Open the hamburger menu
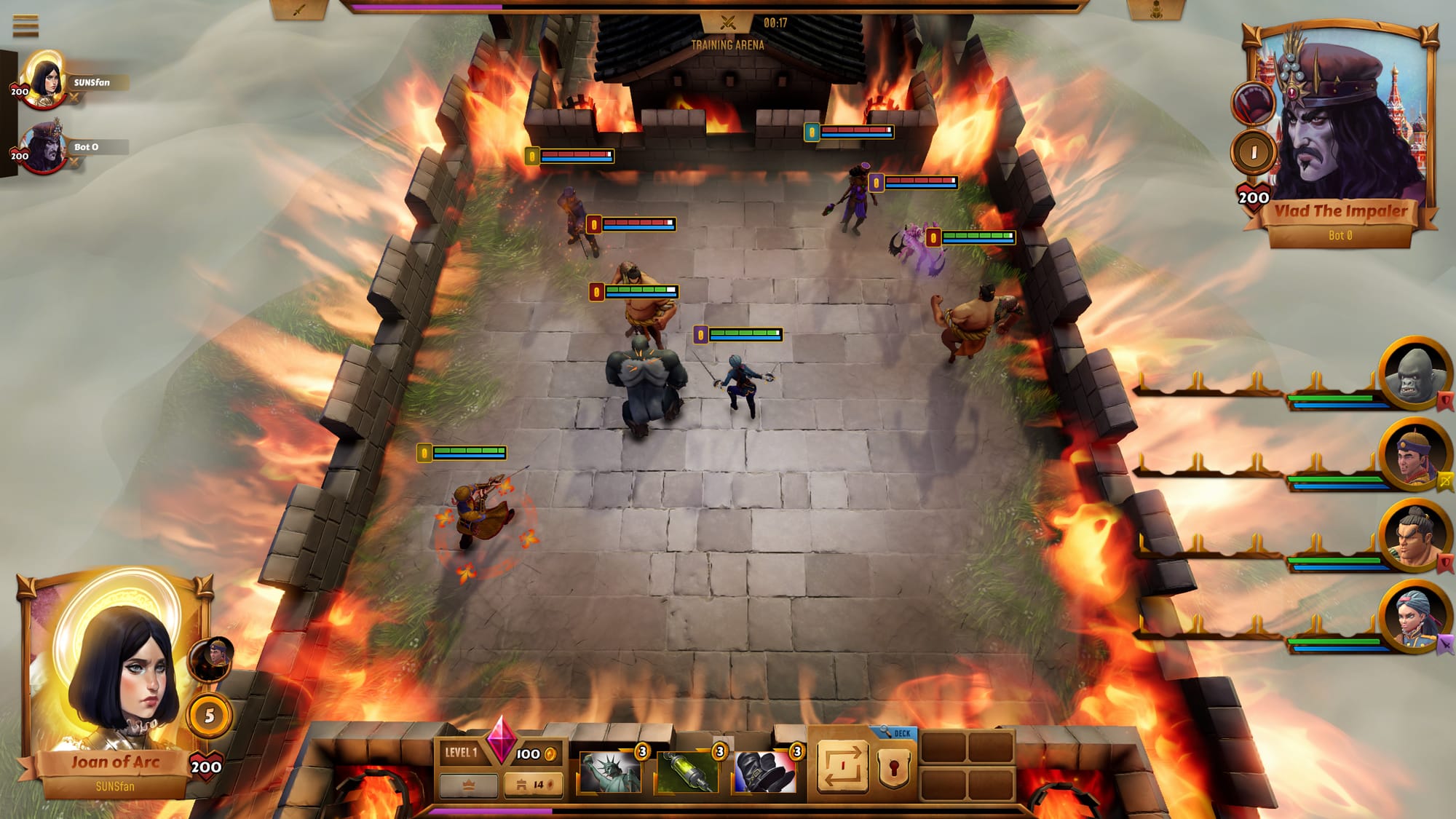 click(x=25, y=25)
